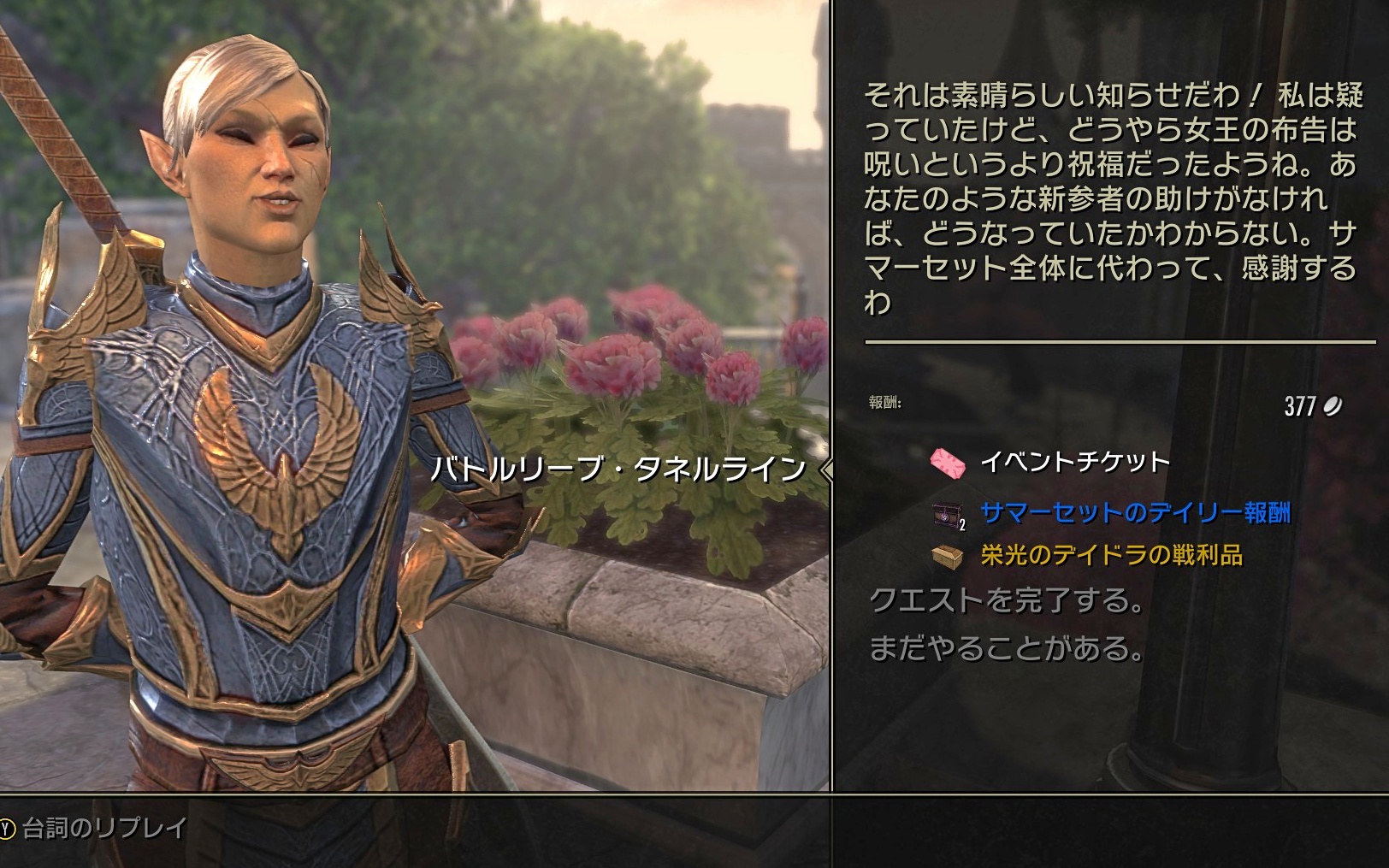
Task: Select 栄光のデイドラの戦利品 reward item
Action: 1110,556
